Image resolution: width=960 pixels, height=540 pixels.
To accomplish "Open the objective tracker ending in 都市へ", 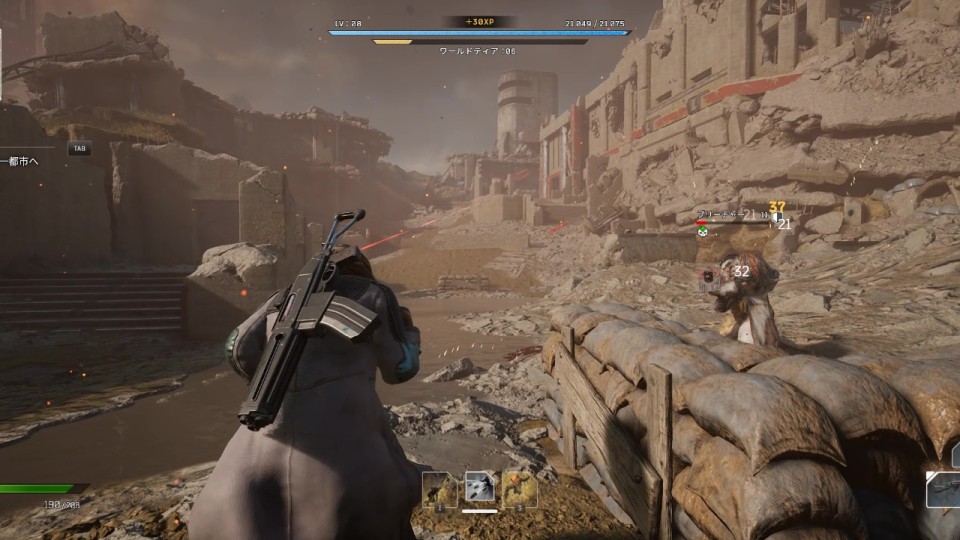I will click(20, 160).
